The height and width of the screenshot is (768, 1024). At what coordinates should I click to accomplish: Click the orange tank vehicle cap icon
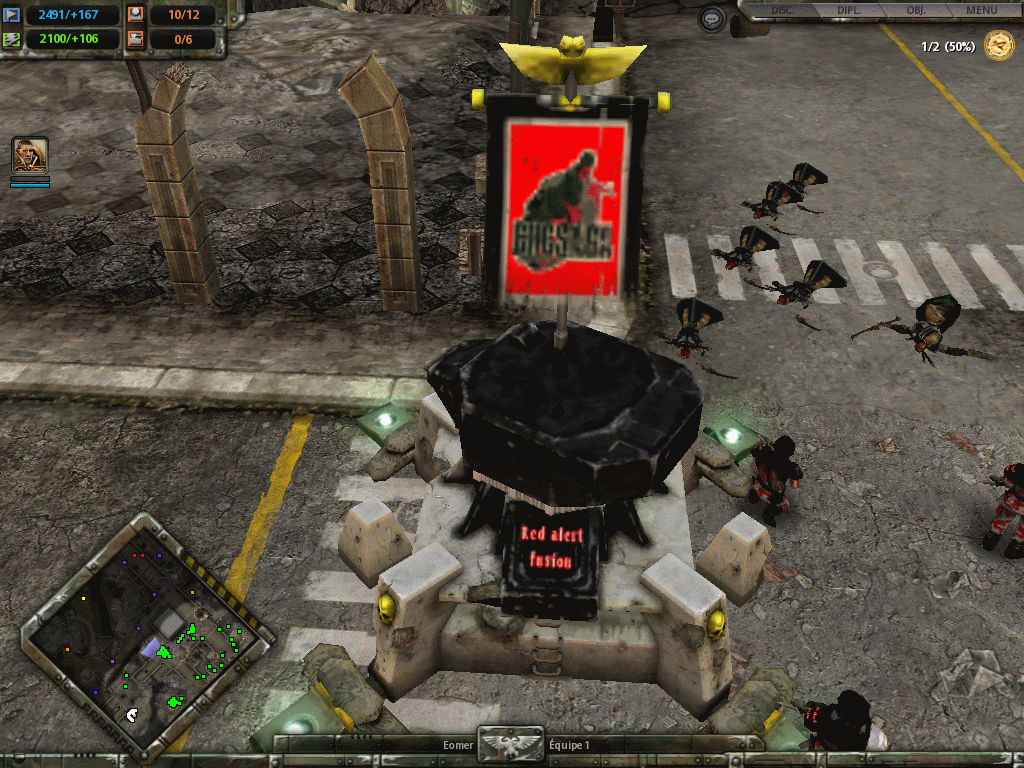136,40
